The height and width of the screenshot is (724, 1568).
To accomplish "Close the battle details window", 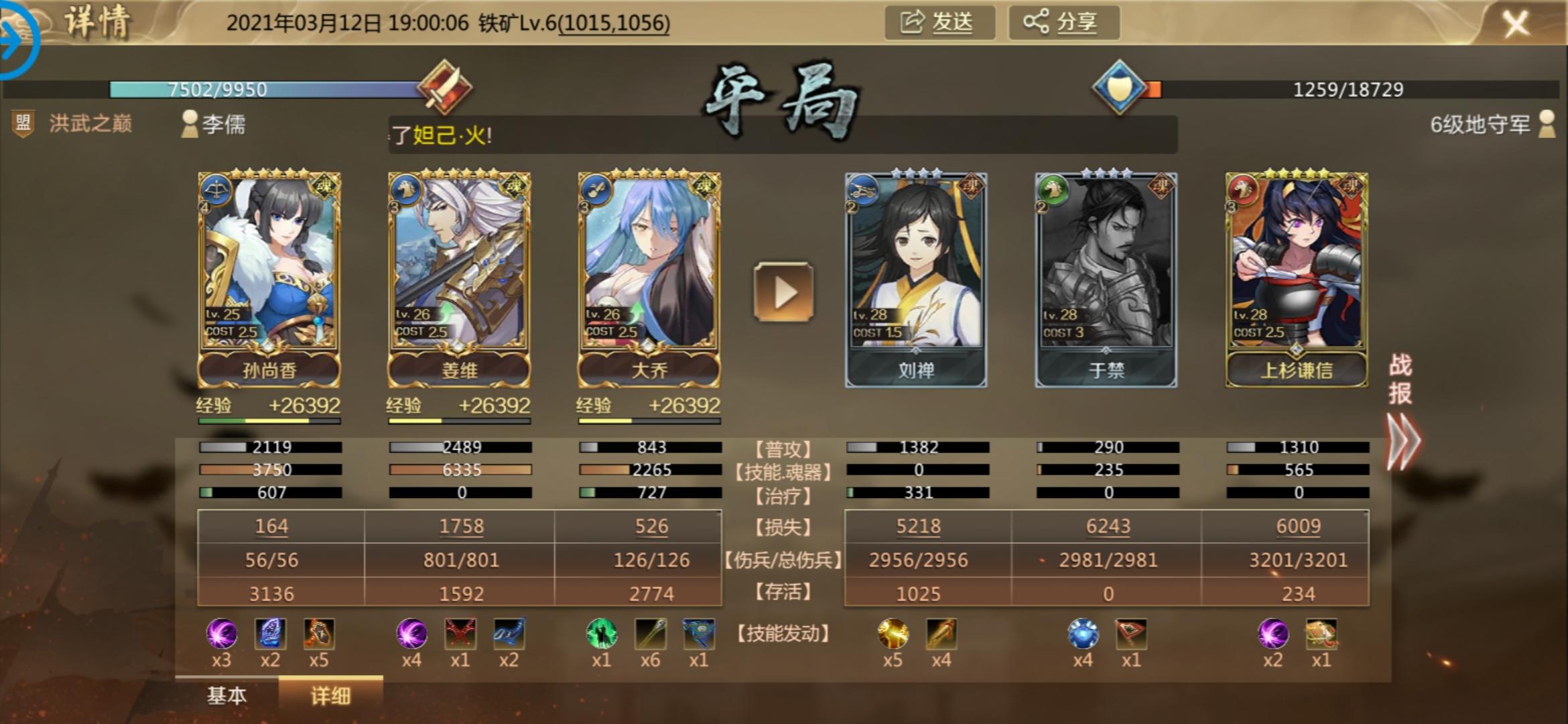I will 1516,24.
